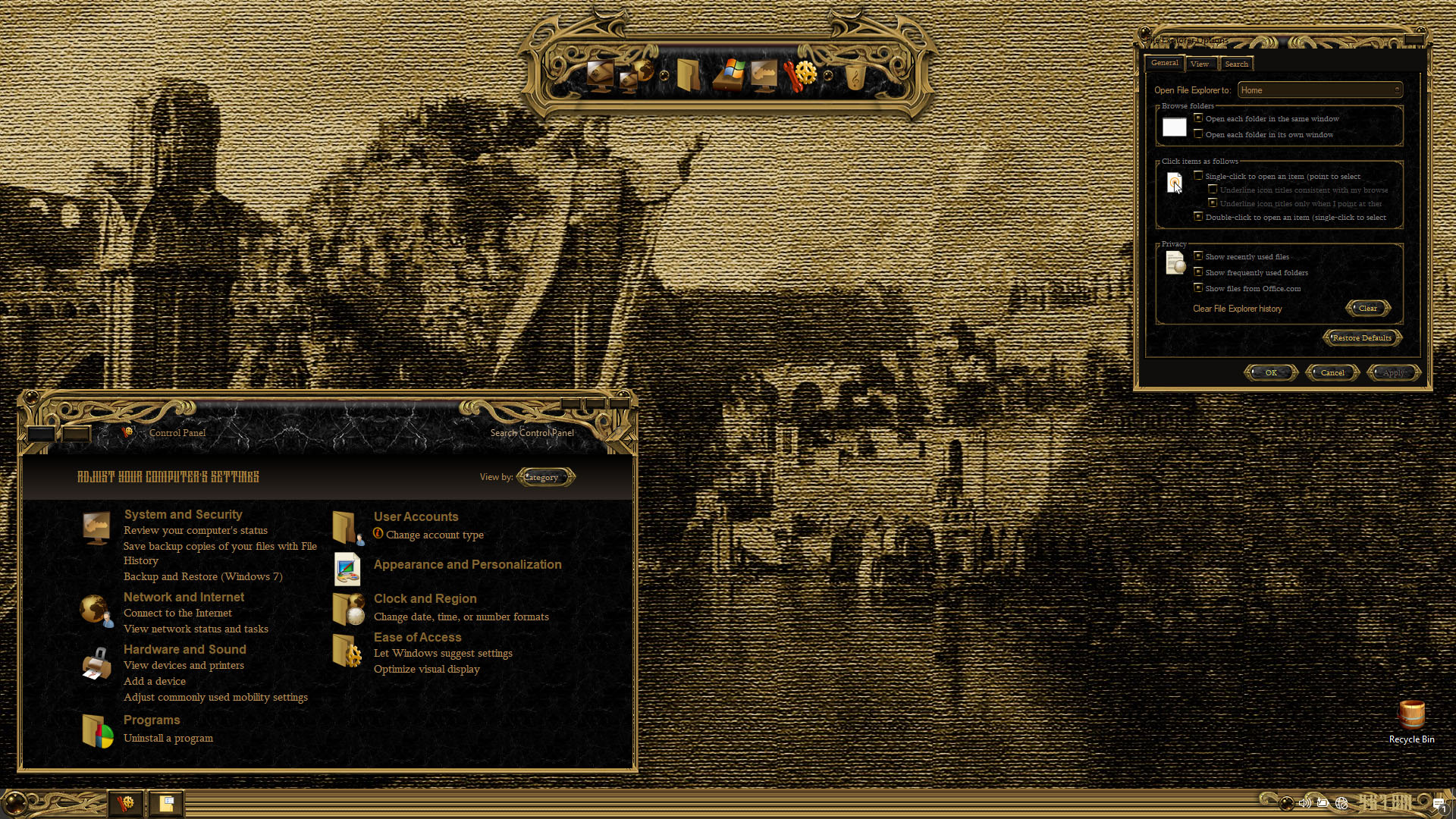Clear File Explorer history
The height and width of the screenshot is (819, 1456).
(1367, 308)
